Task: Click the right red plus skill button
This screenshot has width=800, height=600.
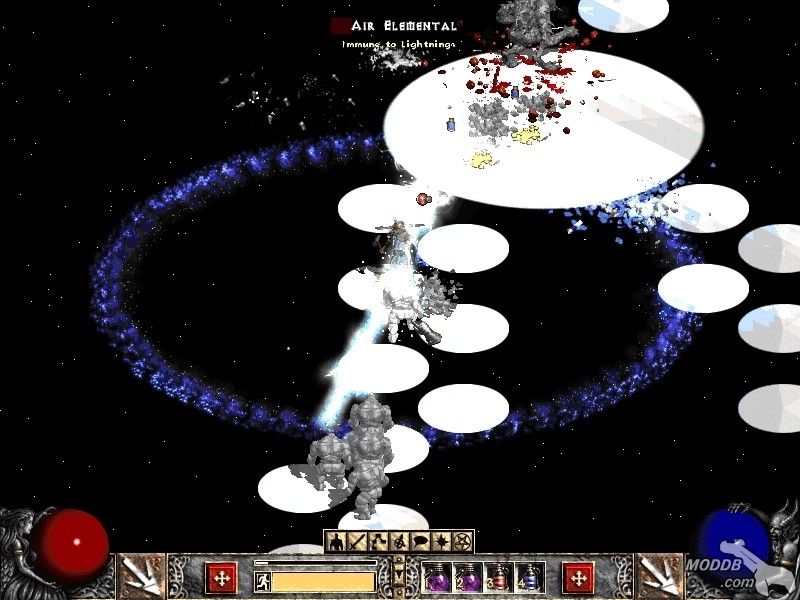Action: click(578, 578)
